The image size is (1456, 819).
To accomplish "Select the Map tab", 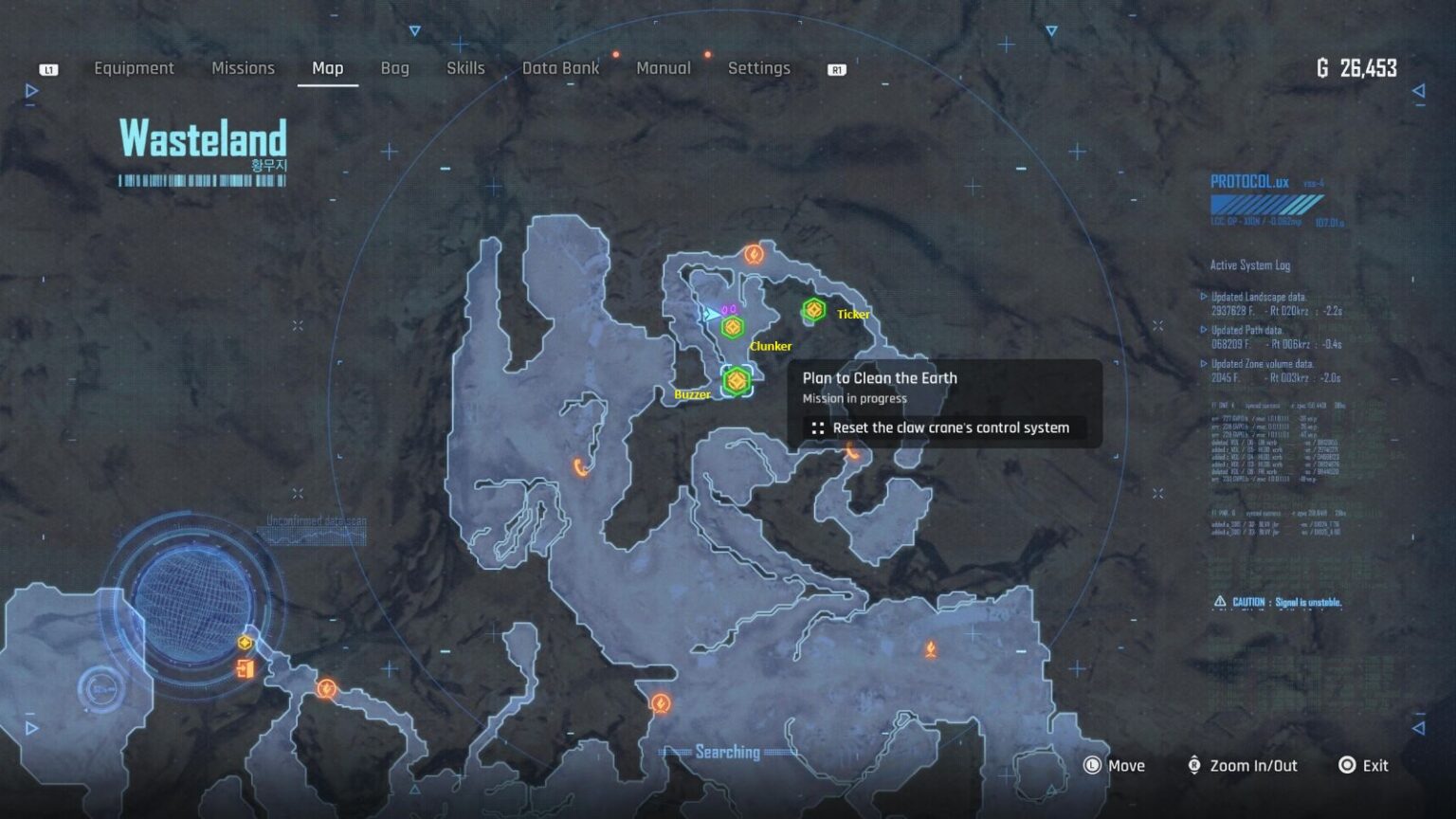I will [x=327, y=68].
